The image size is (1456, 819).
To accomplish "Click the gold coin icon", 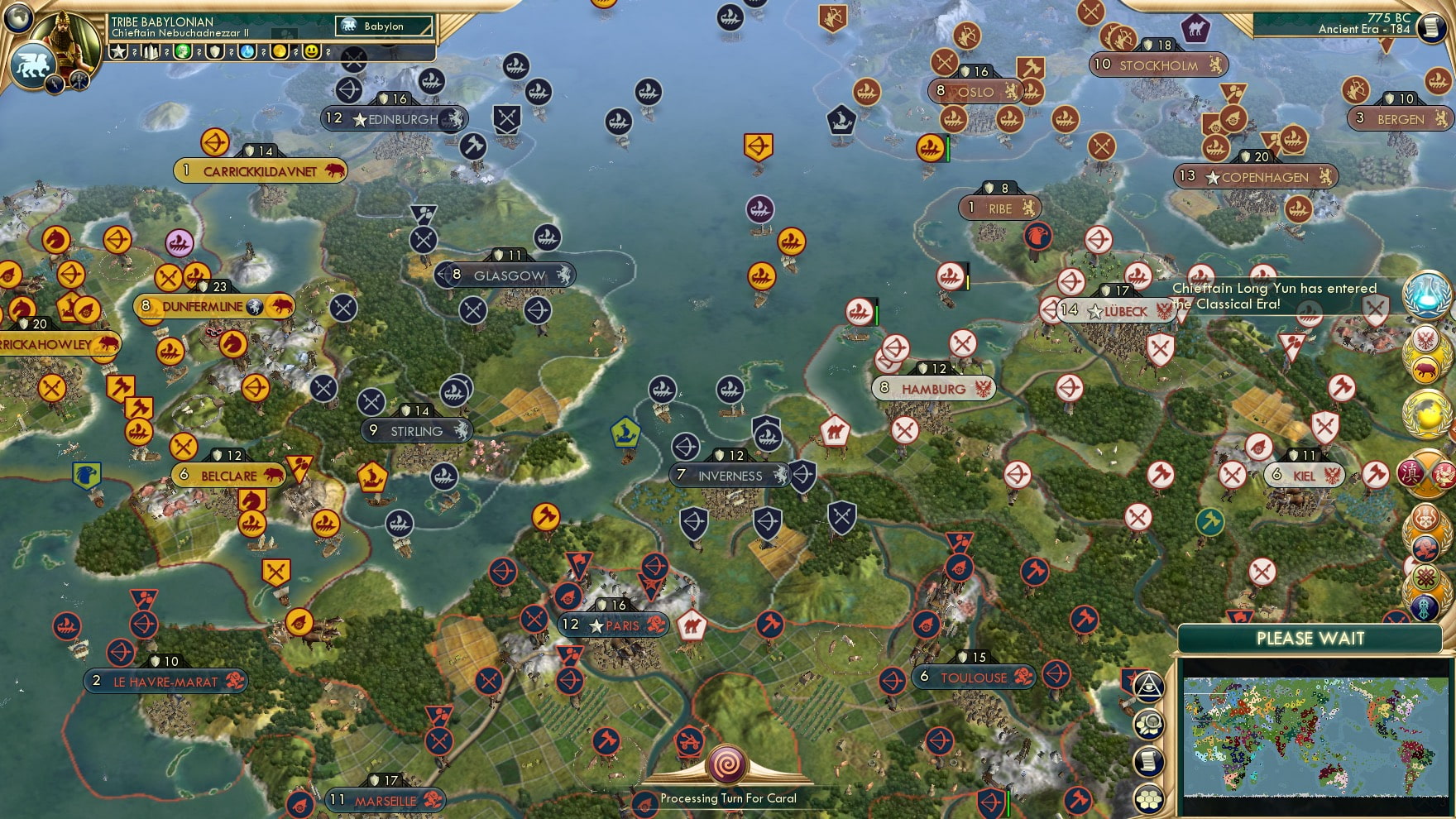I will coord(280,52).
